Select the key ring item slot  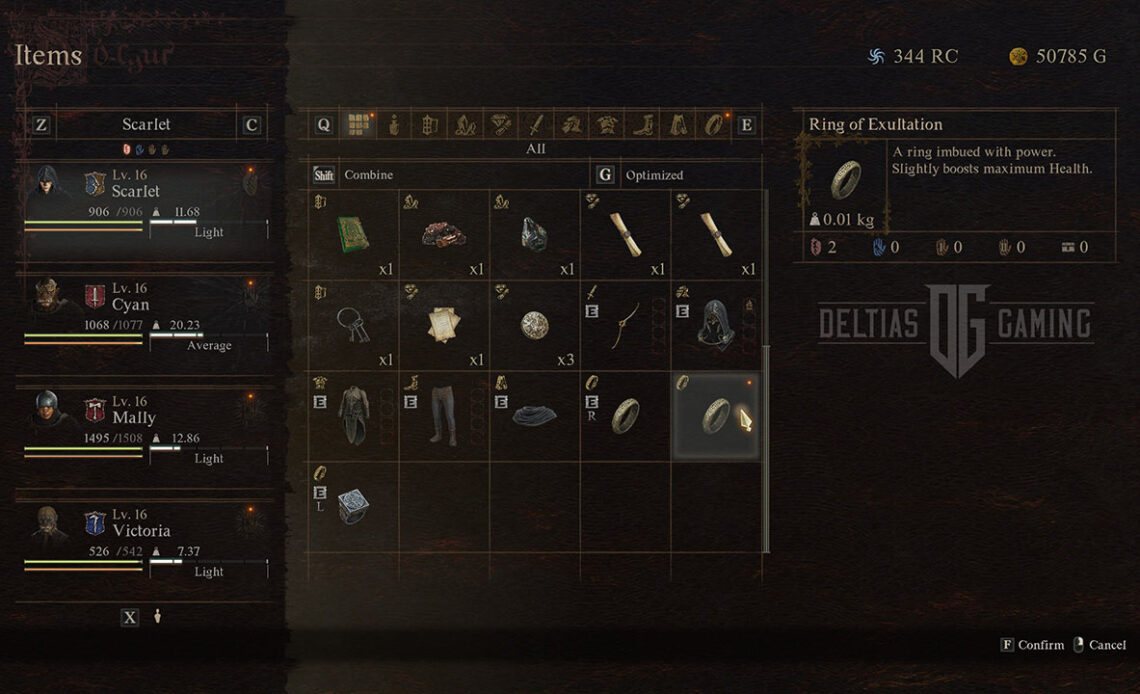[x=353, y=325]
